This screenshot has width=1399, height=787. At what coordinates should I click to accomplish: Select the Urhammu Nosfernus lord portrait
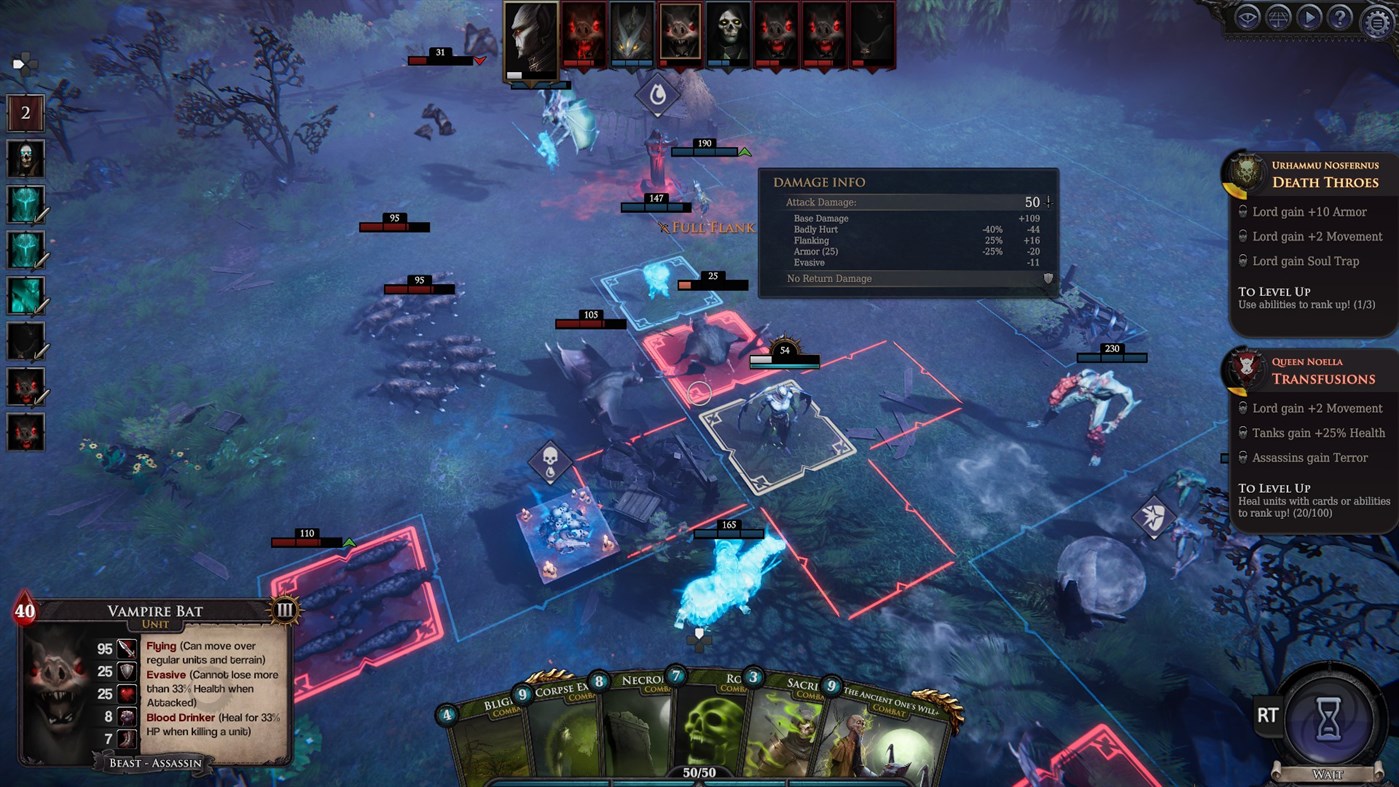1246,172
